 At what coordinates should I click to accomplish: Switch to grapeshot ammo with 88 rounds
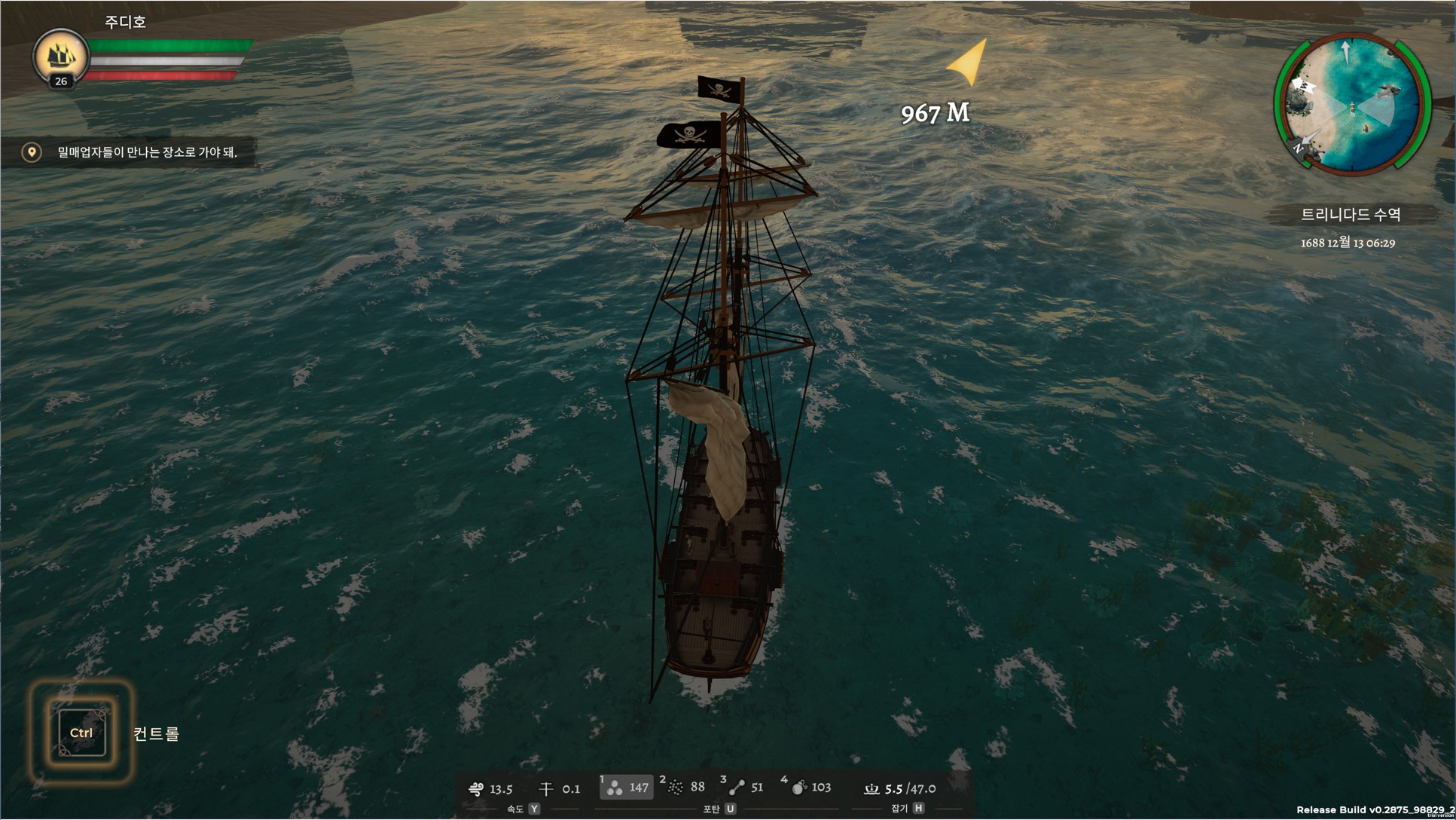685,788
